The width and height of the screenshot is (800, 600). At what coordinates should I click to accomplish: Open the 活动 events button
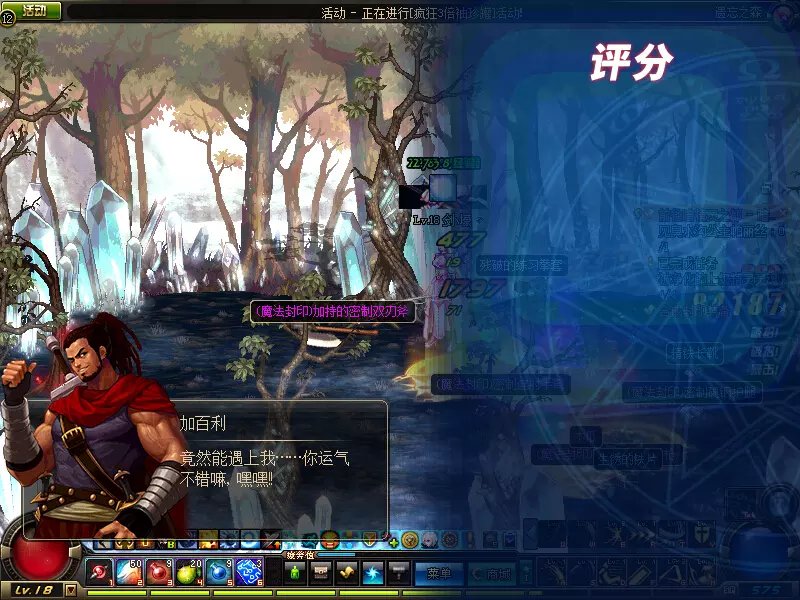(35, 10)
